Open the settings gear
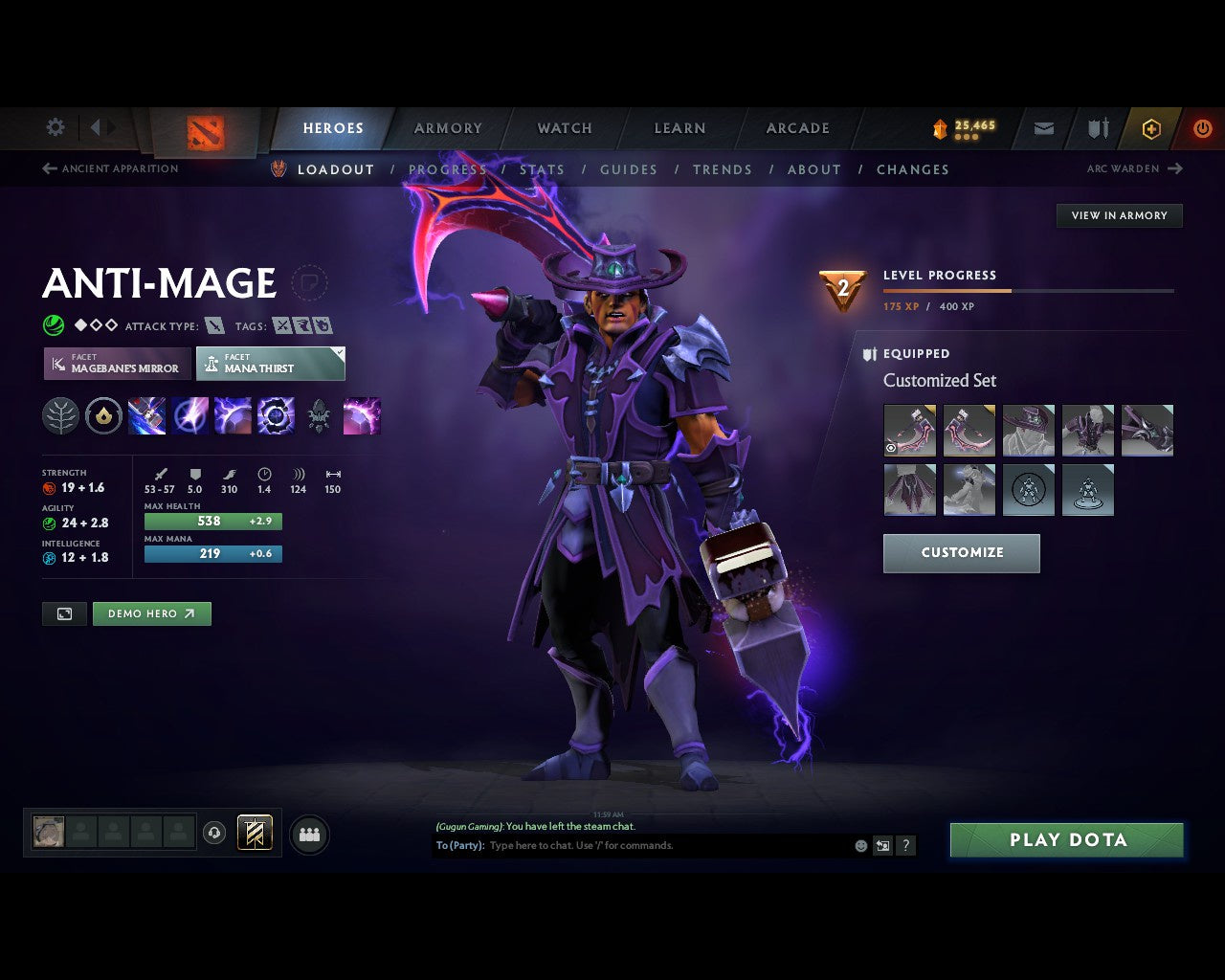Image resolution: width=1225 pixels, height=980 pixels. 55,126
